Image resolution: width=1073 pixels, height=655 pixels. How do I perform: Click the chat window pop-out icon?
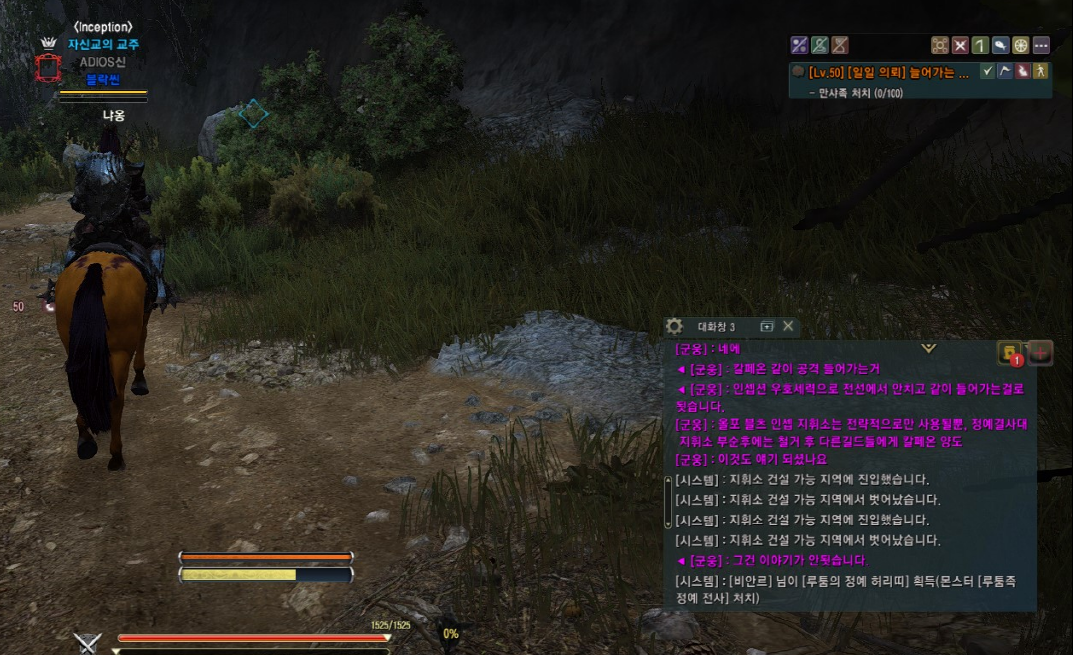point(767,326)
